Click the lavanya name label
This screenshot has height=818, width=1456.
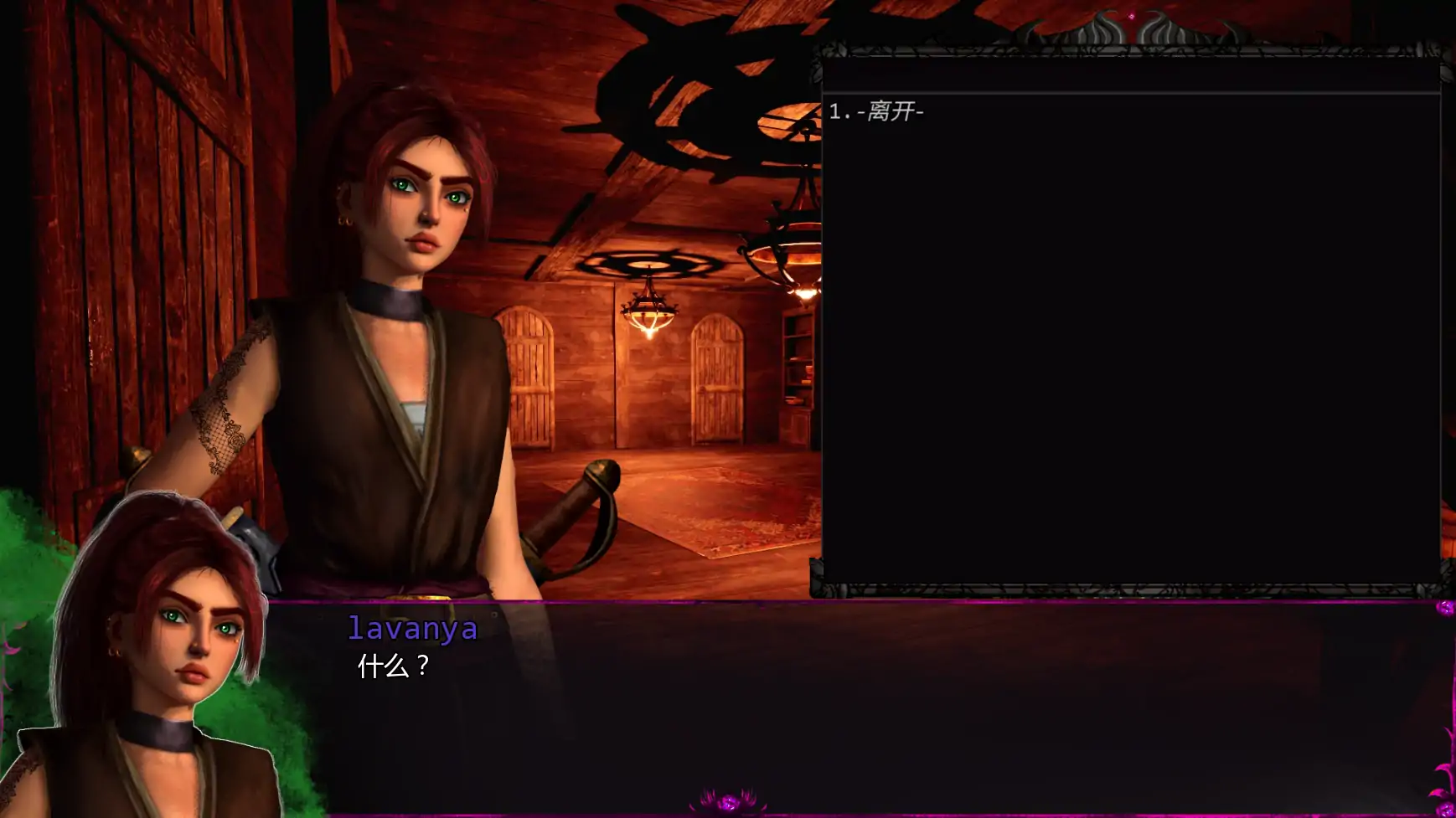[412, 629]
